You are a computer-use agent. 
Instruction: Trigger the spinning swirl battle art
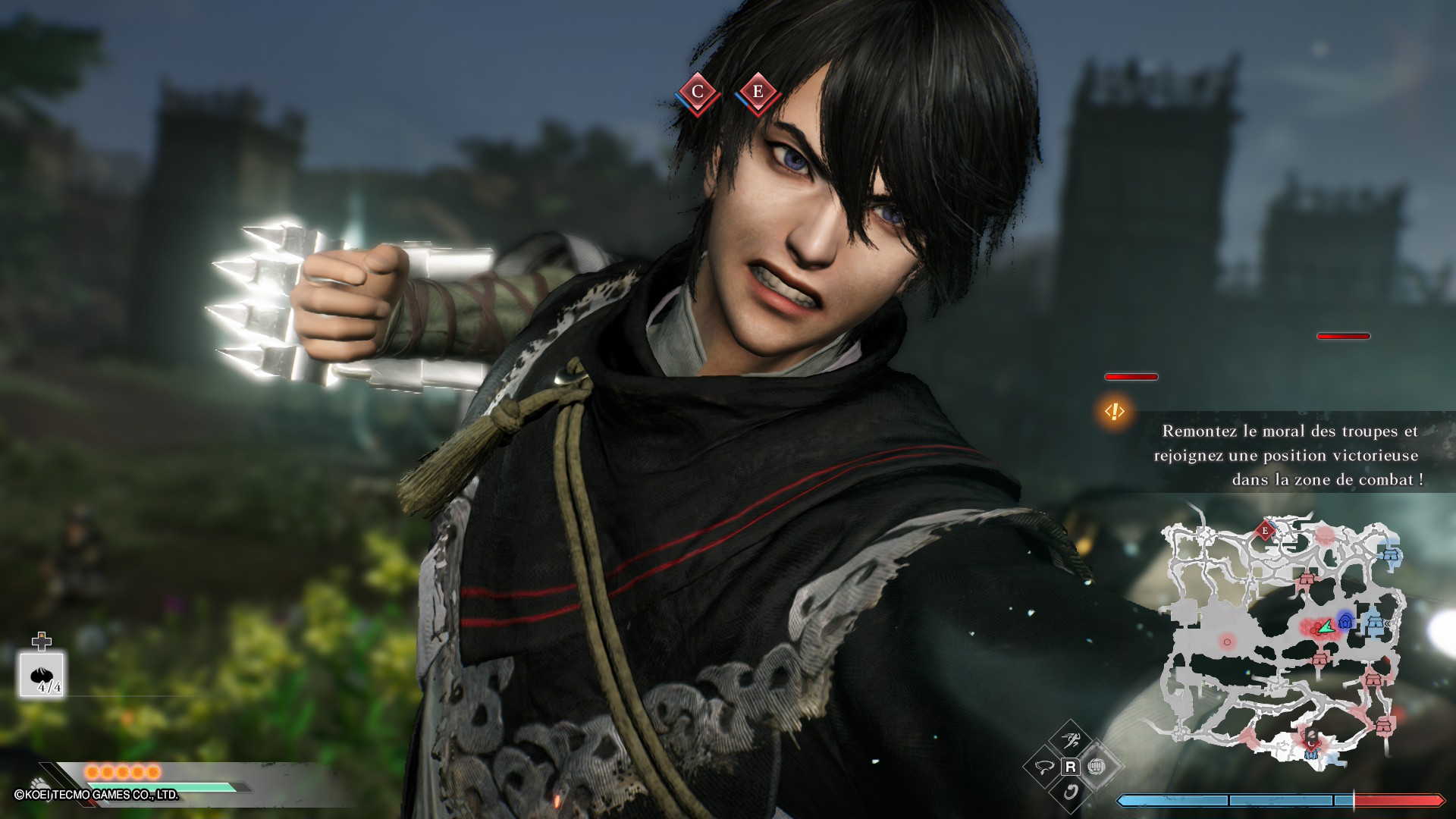pyautogui.click(x=1070, y=792)
